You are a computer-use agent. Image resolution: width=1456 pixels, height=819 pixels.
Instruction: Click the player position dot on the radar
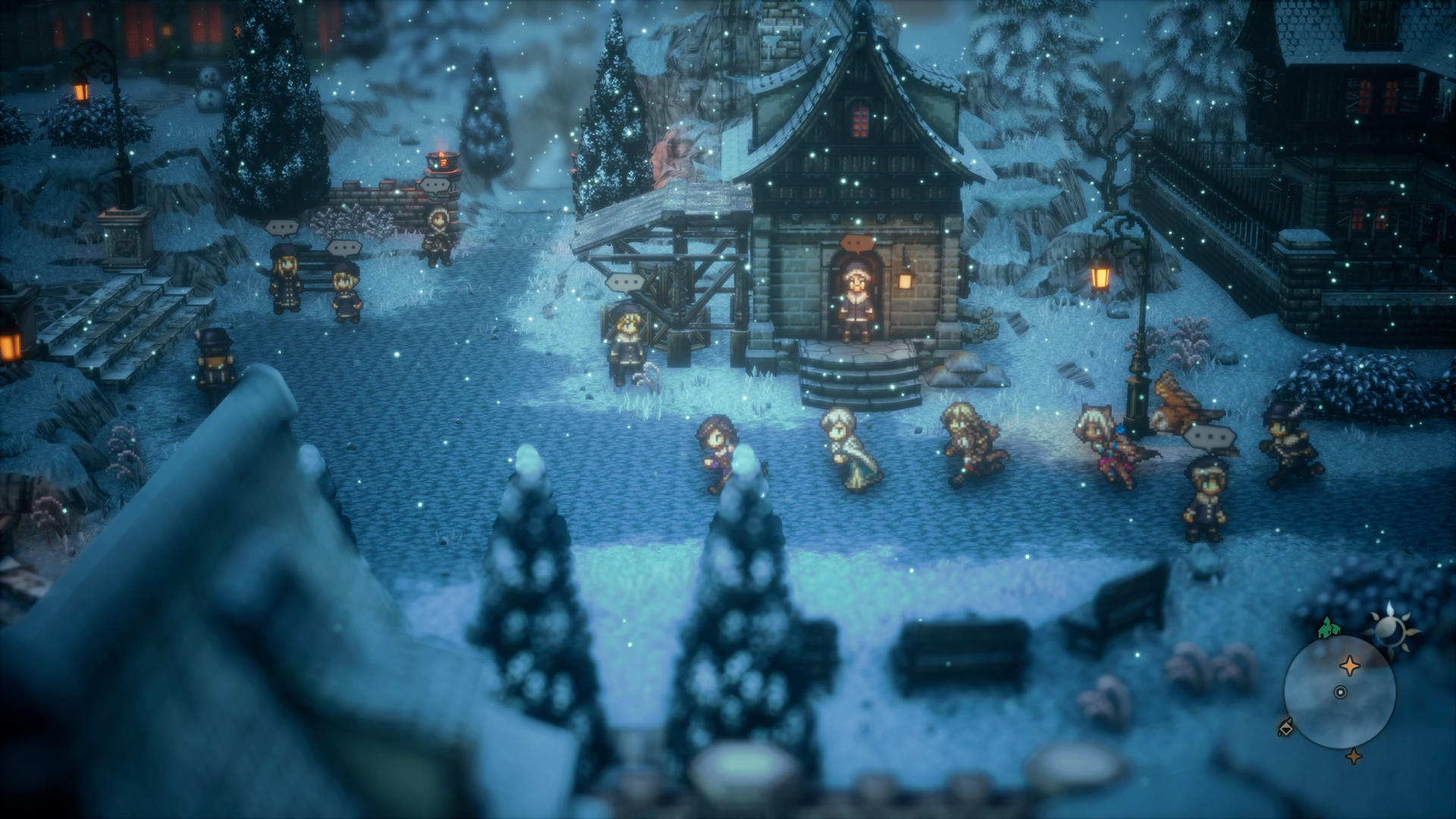1340,692
